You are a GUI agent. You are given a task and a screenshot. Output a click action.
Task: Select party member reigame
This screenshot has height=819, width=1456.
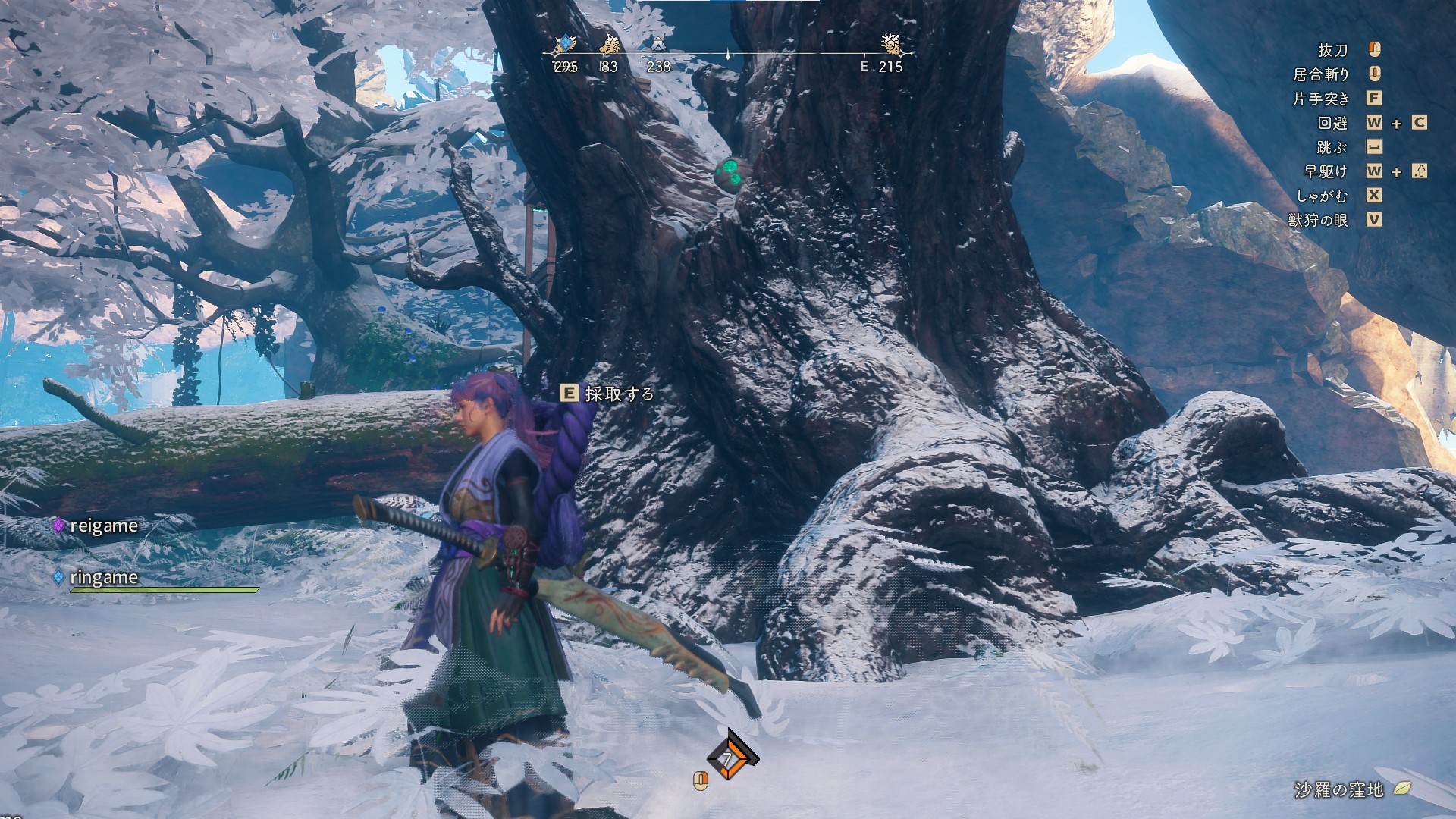tap(103, 526)
